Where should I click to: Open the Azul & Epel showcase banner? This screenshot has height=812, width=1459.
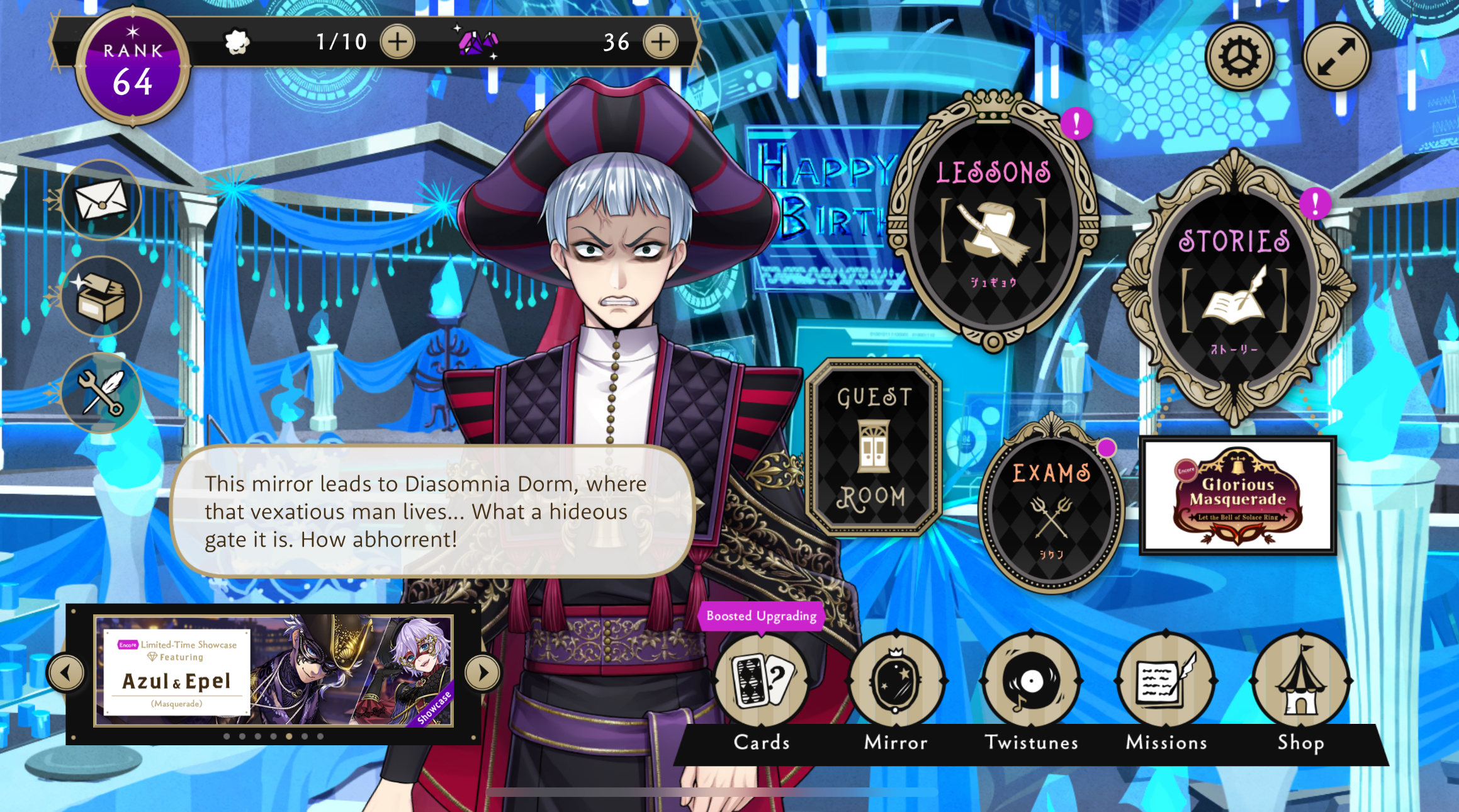click(x=274, y=671)
